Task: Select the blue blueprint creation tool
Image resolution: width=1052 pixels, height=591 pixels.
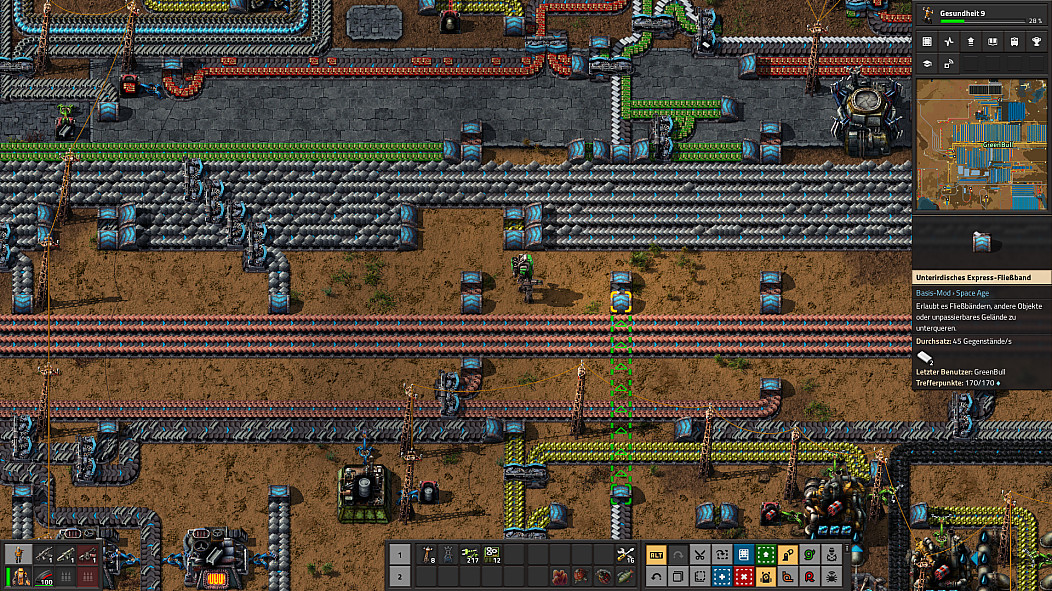Action: coord(721,576)
